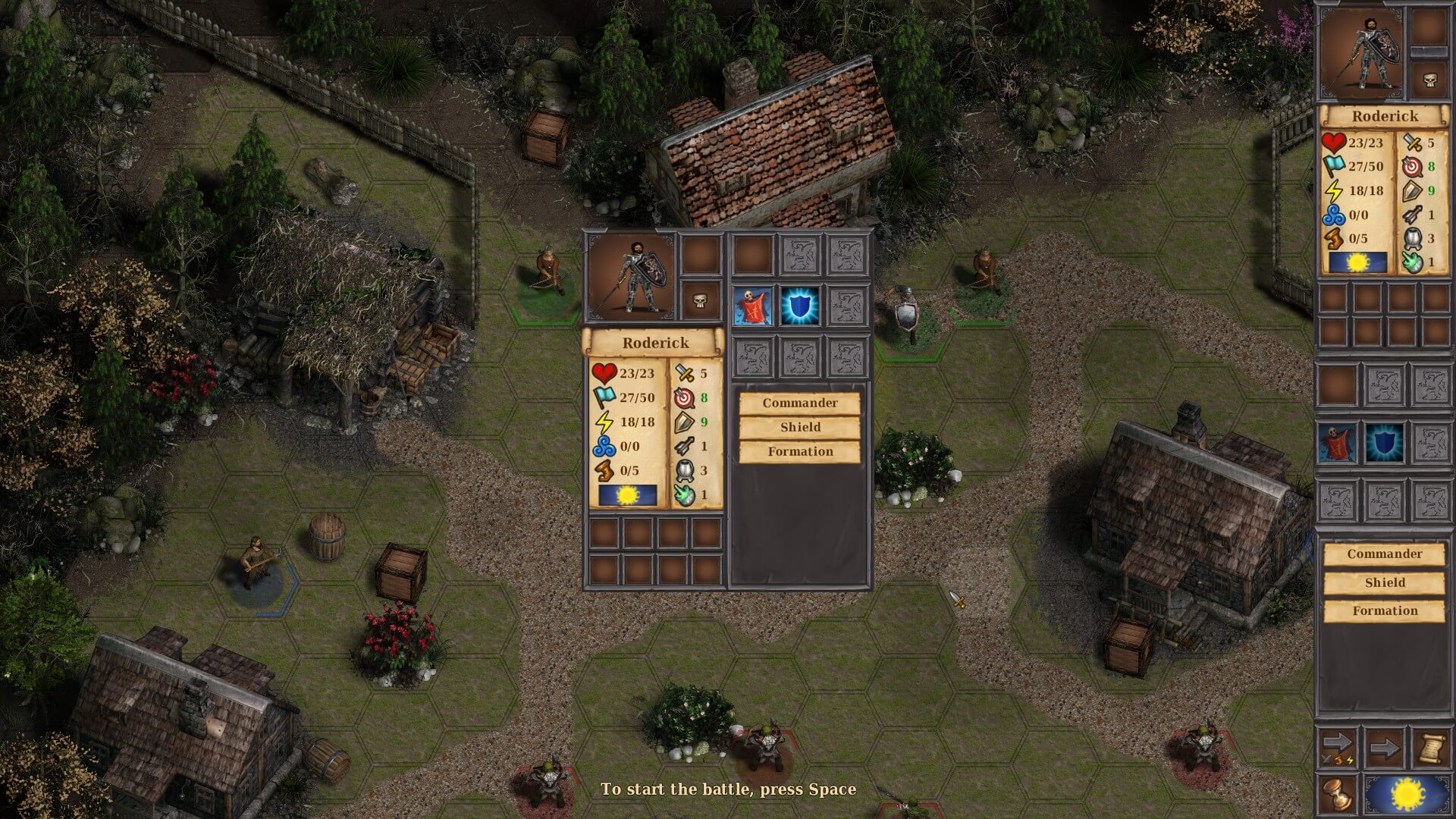1456x819 pixels.
Task: Select the Shield trait in the center popup
Action: [x=800, y=427]
